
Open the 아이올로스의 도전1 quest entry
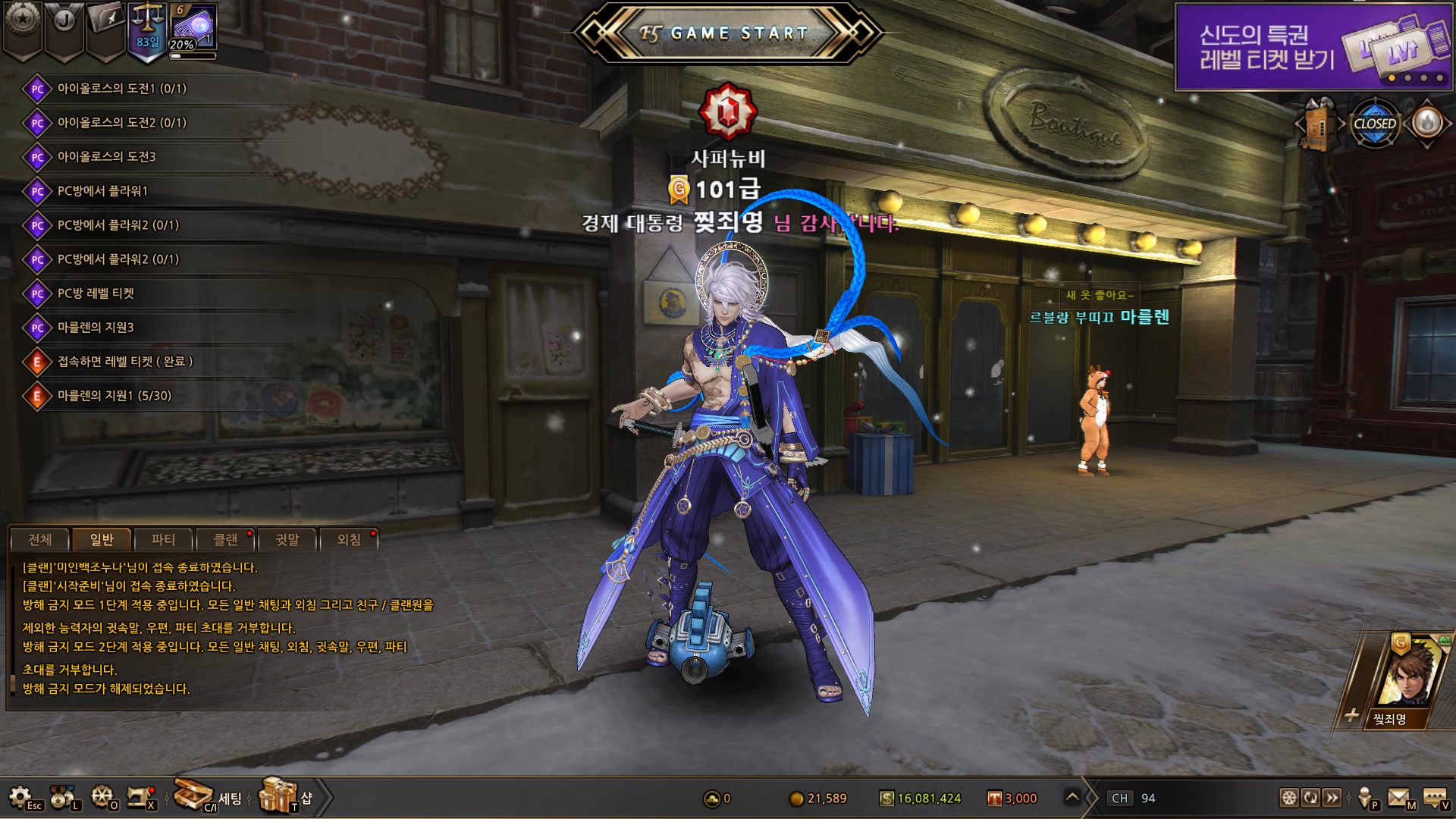(121, 88)
